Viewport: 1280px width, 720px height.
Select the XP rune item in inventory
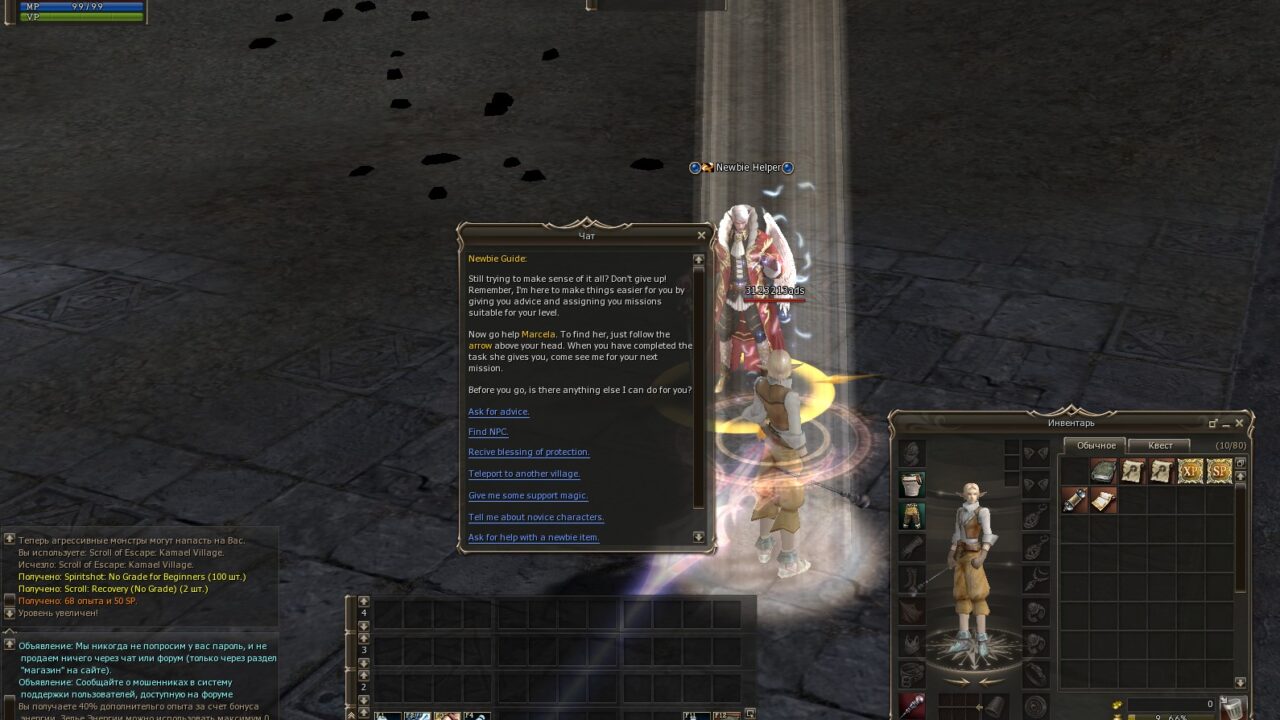point(1190,471)
